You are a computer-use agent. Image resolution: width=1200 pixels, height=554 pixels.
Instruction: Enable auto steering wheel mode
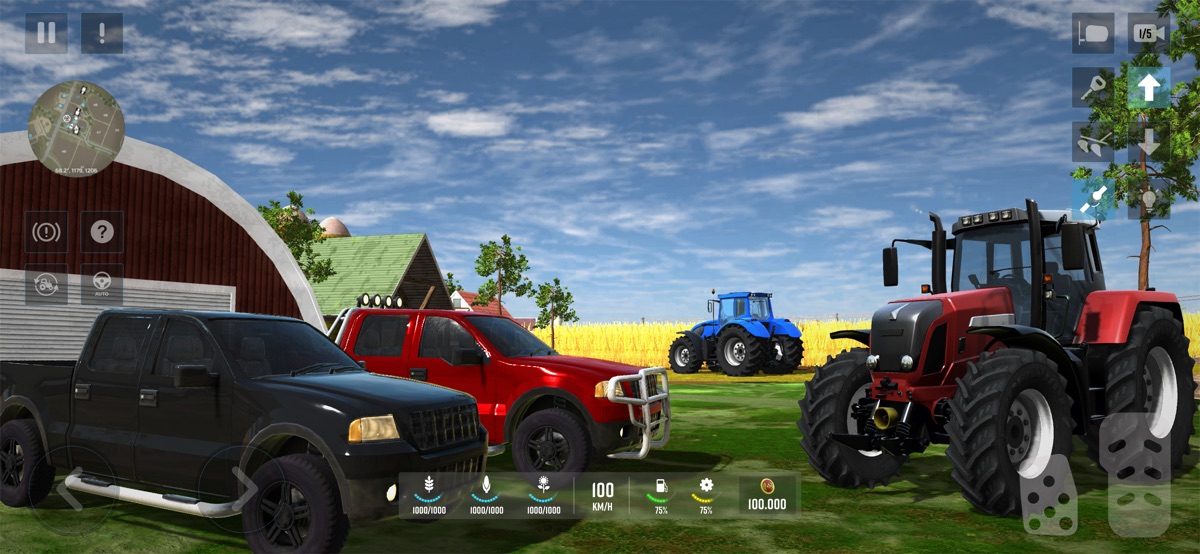click(102, 284)
